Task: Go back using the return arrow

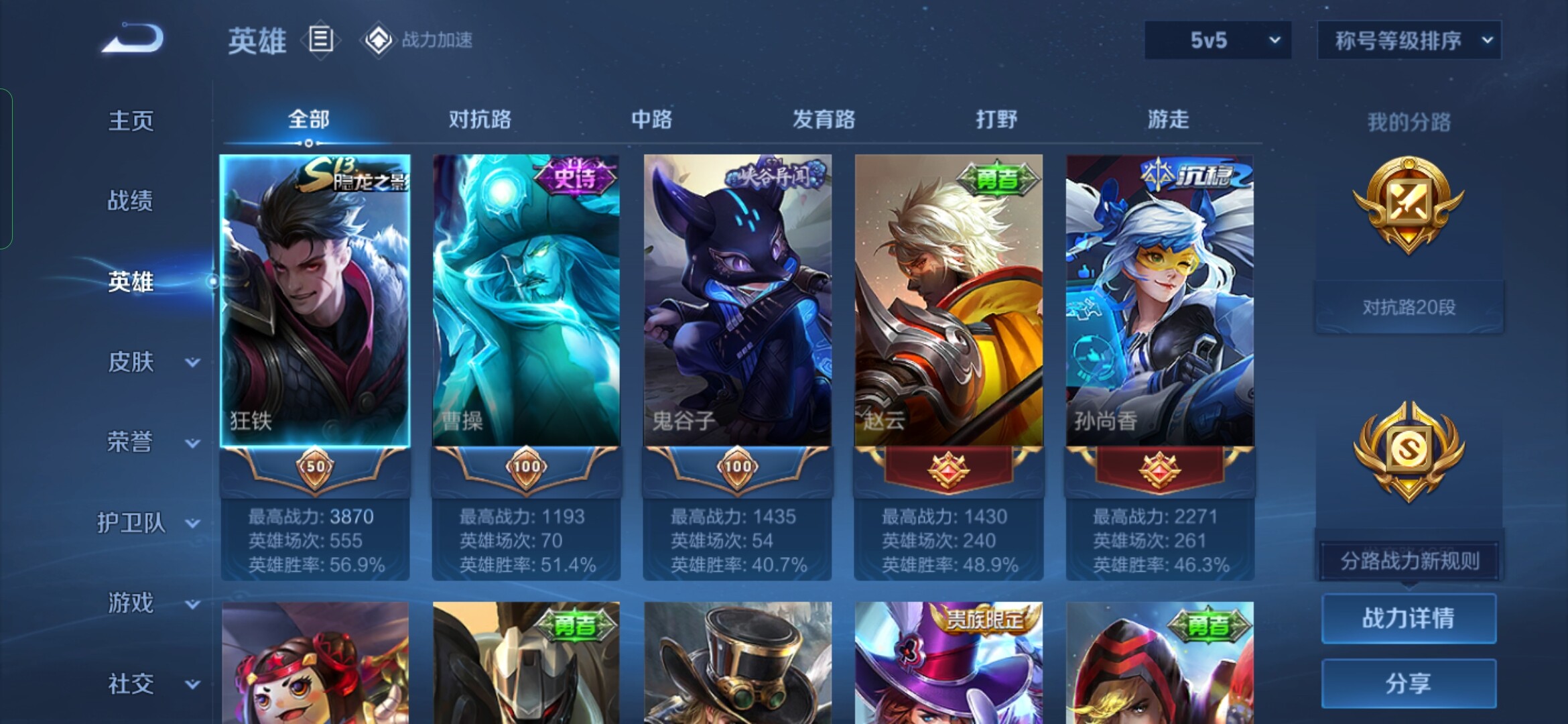Action: tap(133, 38)
